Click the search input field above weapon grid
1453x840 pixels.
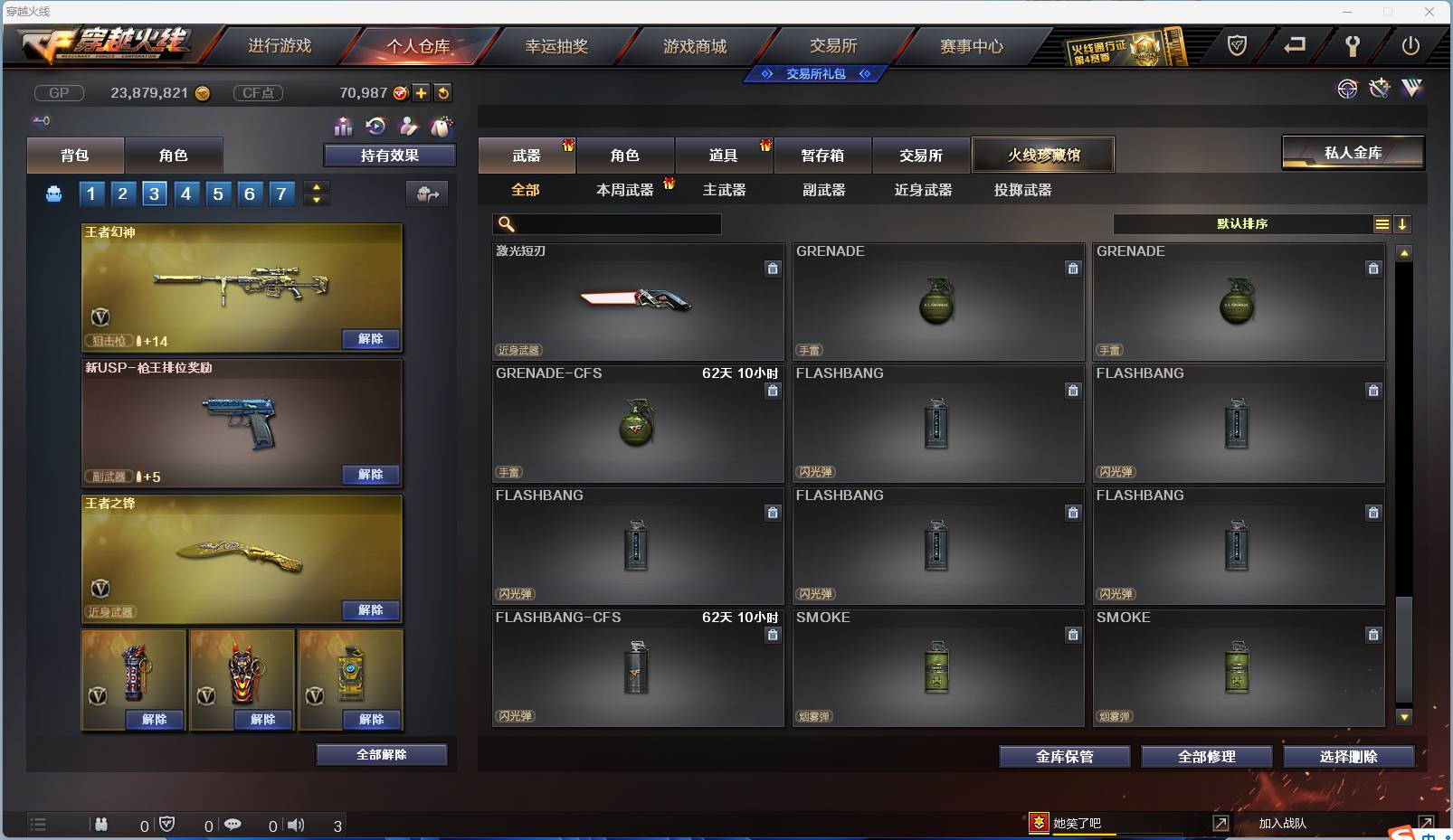pos(606,223)
